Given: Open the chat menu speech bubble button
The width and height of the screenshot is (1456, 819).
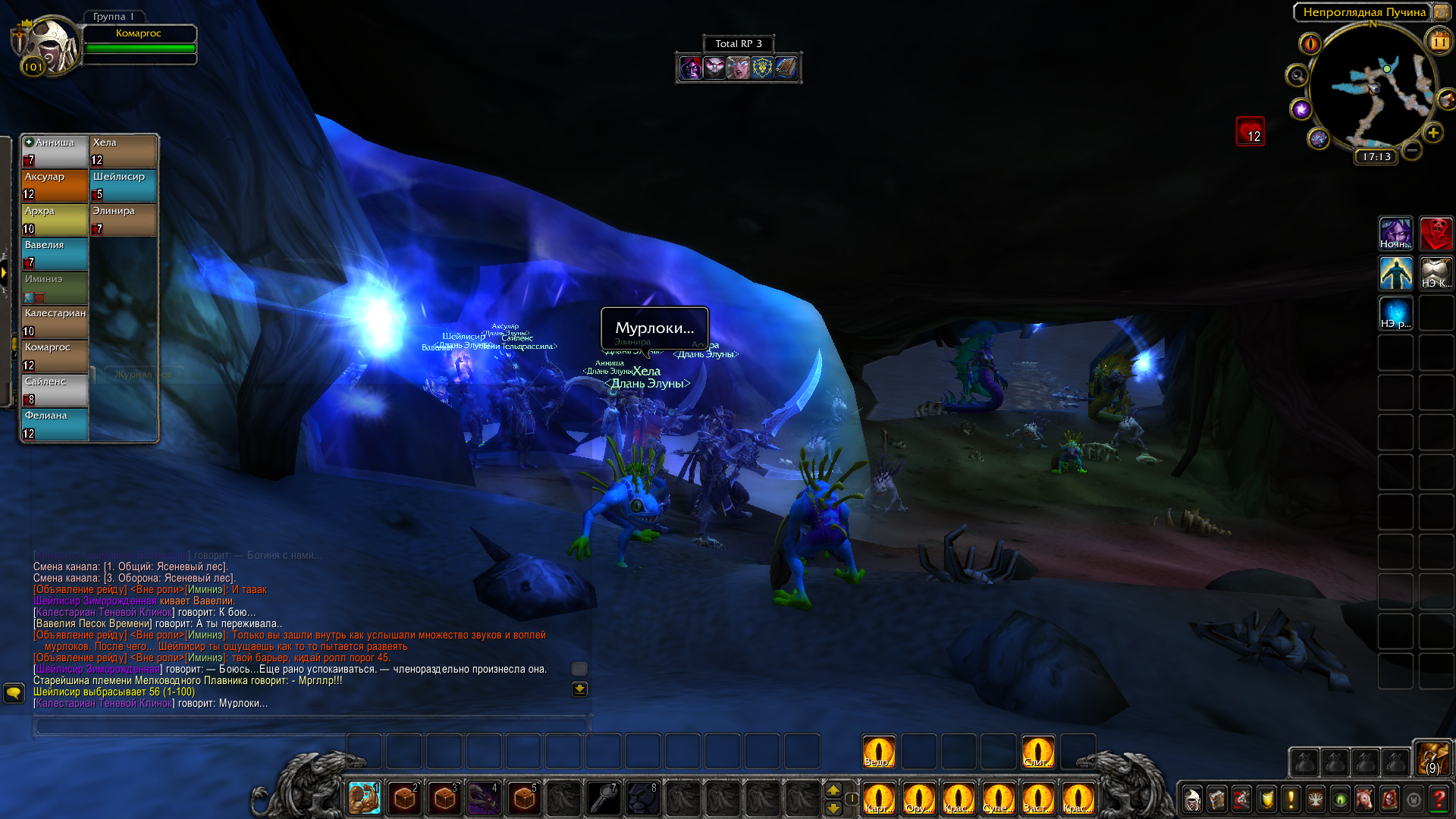Looking at the screenshot, I should pos(14,692).
